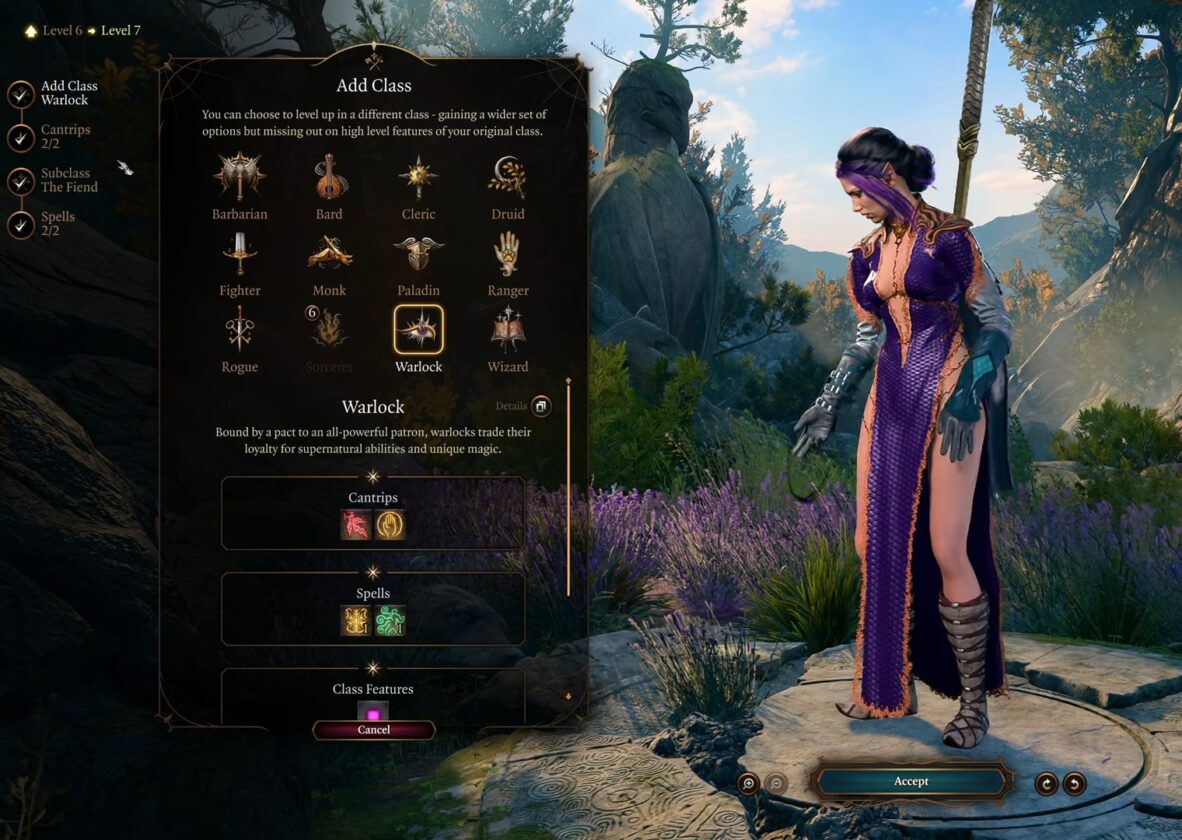
Task: Zoom in on the character preview
Action: click(748, 783)
